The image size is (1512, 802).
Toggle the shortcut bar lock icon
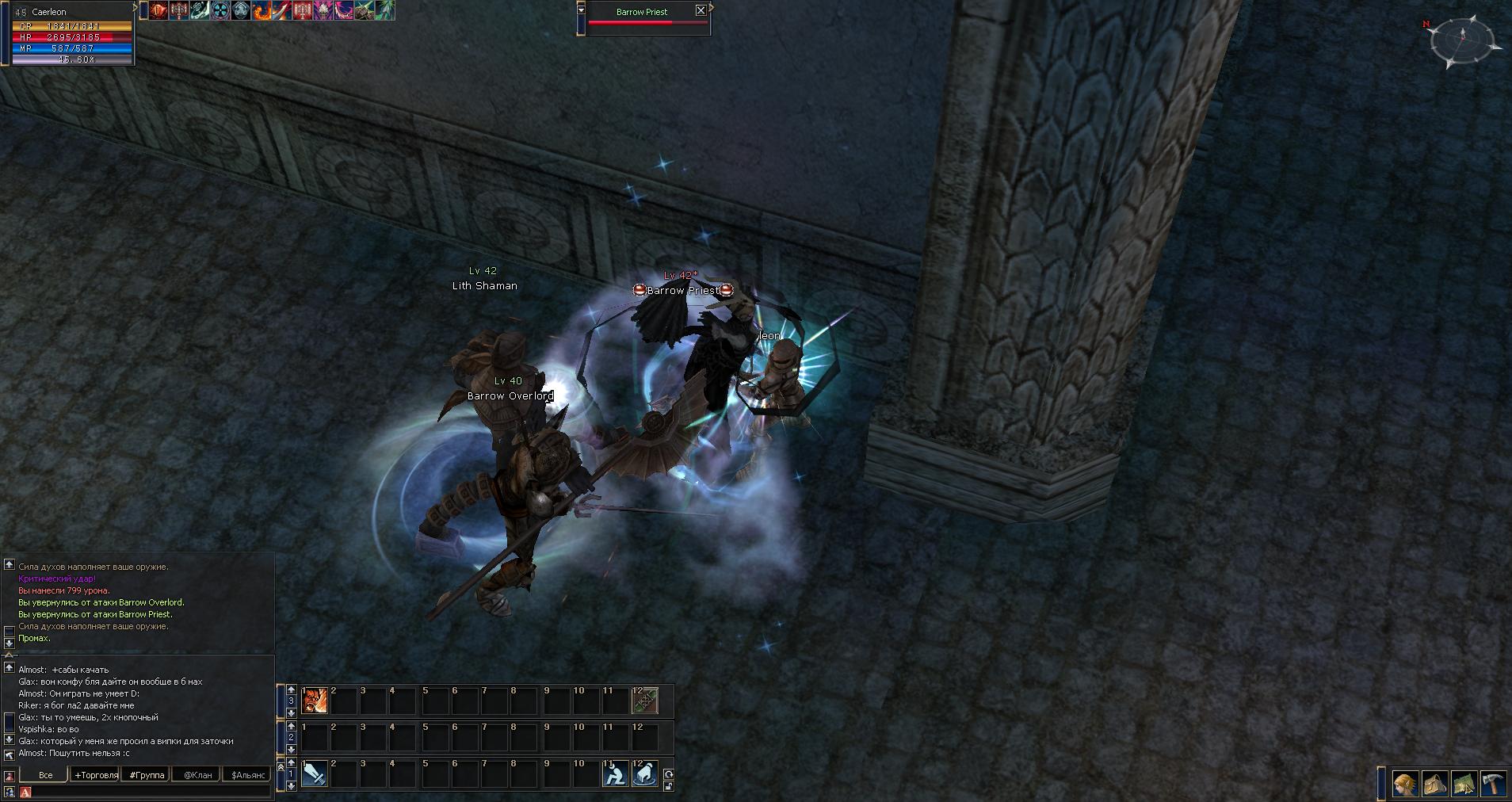pyautogui.click(x=669, y=786)
